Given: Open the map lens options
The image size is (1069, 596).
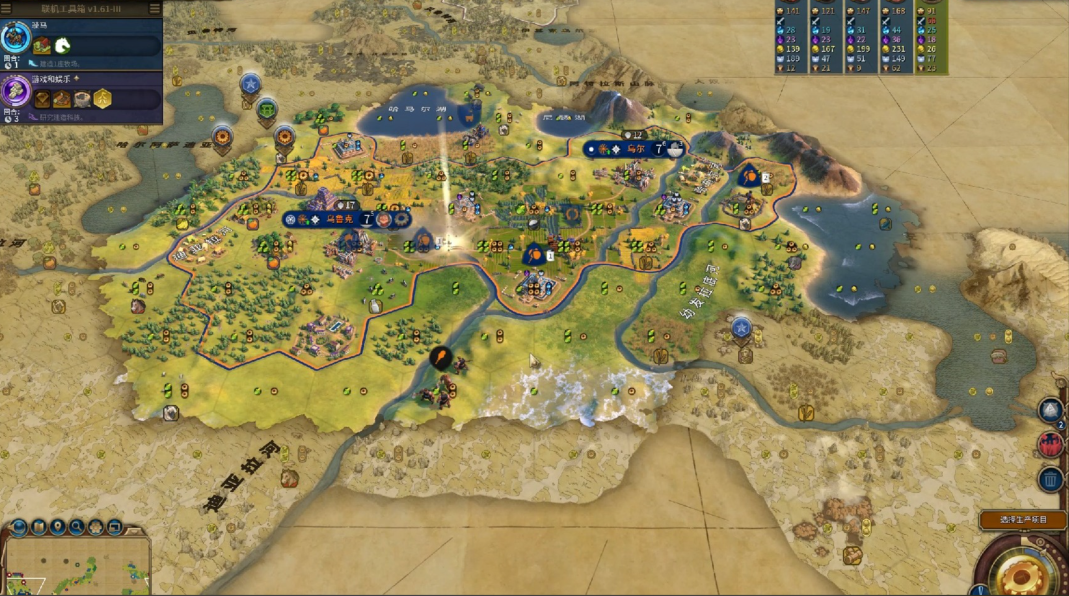Looking at the screenshot, I should click(38, 527).
